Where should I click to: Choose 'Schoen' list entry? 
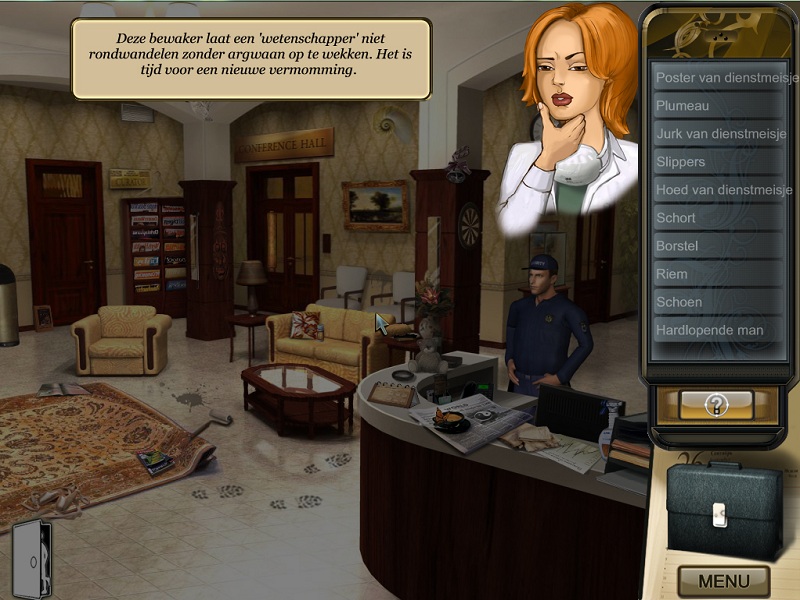717,301
